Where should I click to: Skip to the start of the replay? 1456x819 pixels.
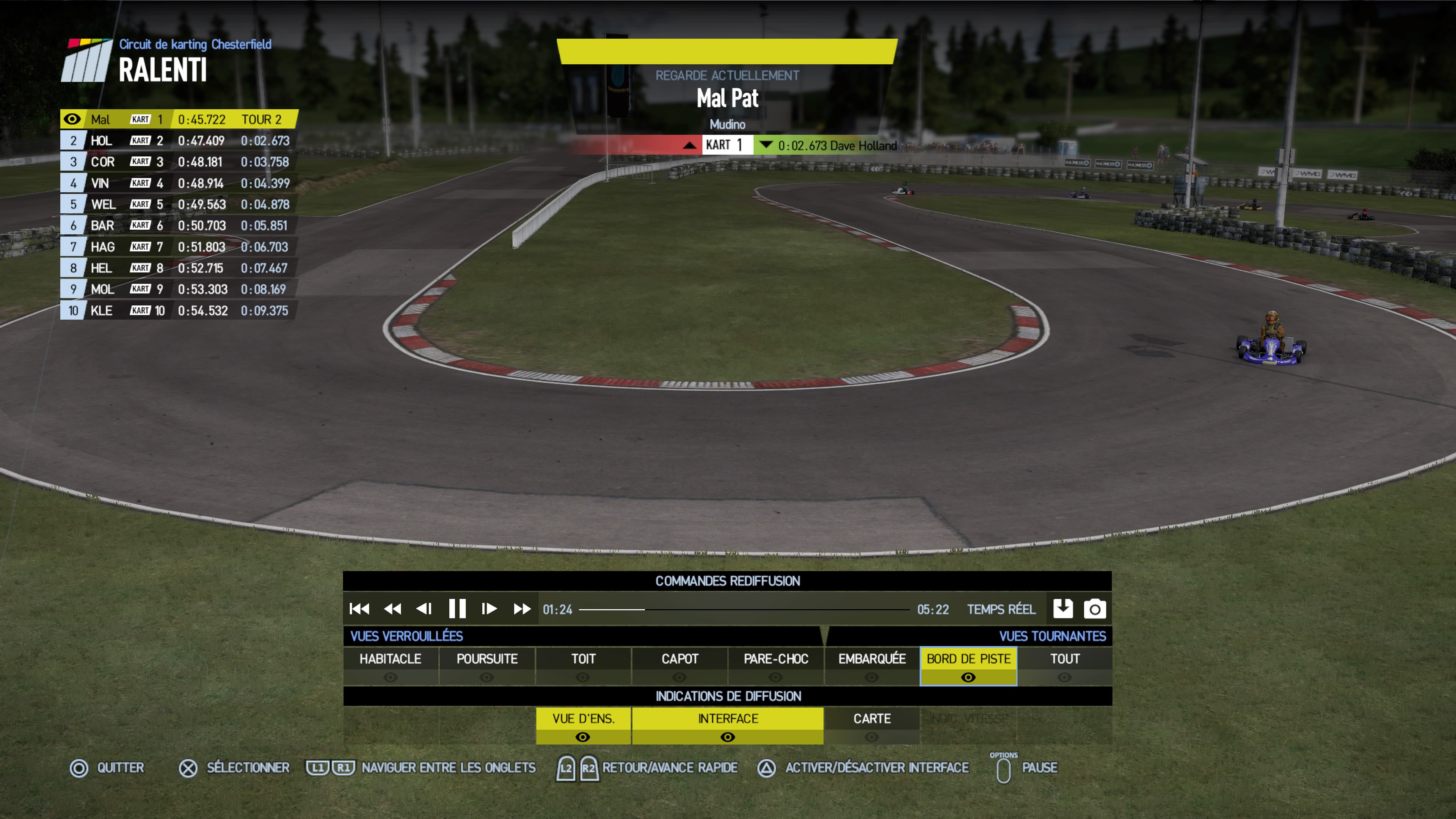coord(359,609)
